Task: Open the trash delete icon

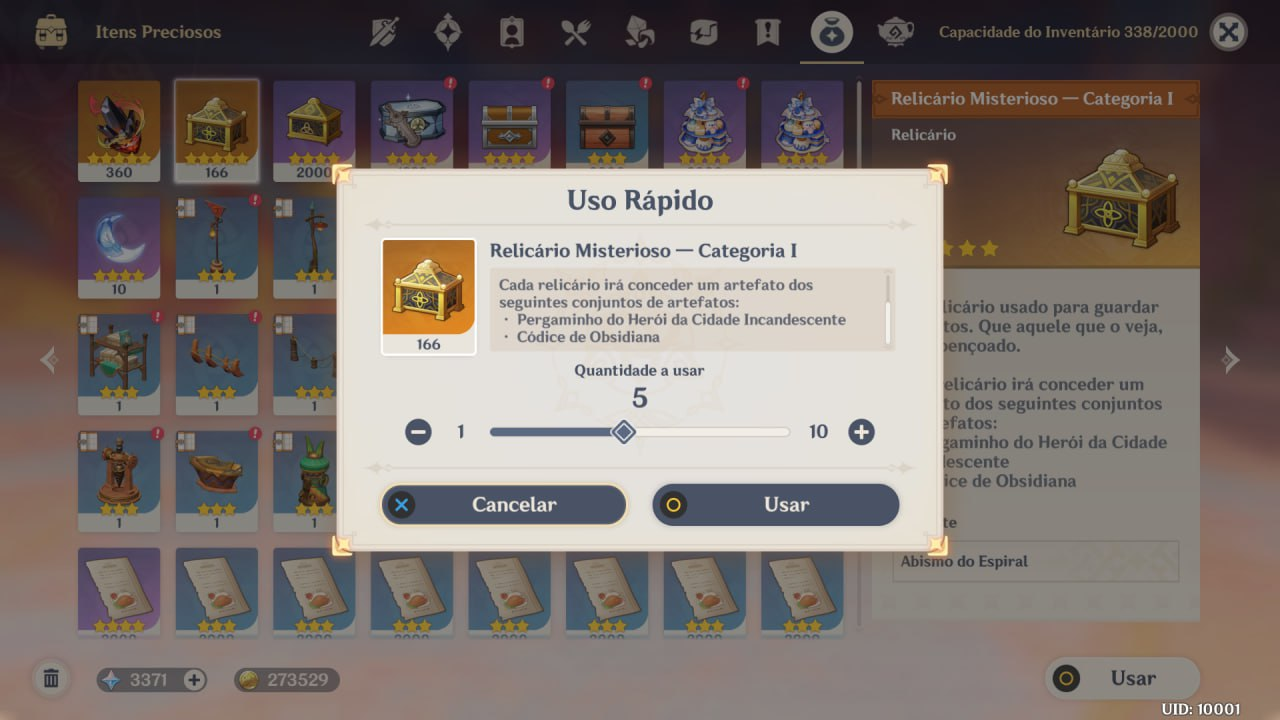Action: click(51, 680)
